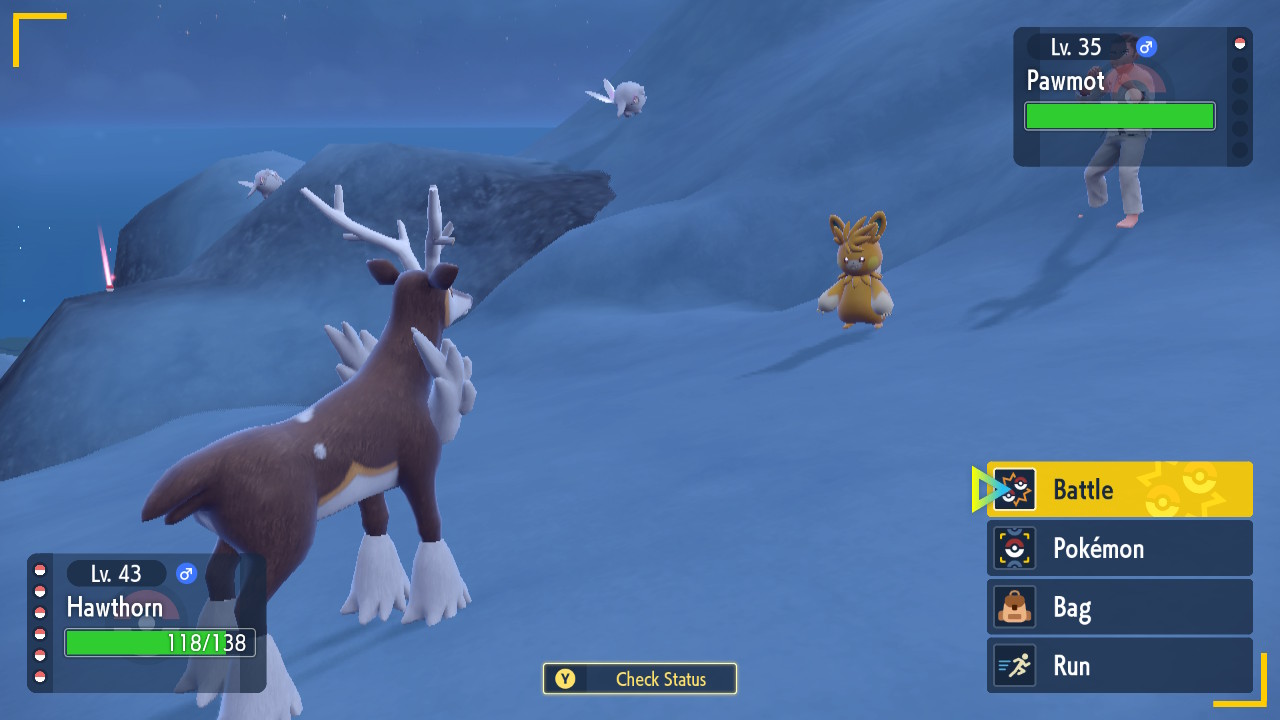Viewport: 1280px width, 720px height.
Task: Select the Battle command
Action: click(1119, 489)
